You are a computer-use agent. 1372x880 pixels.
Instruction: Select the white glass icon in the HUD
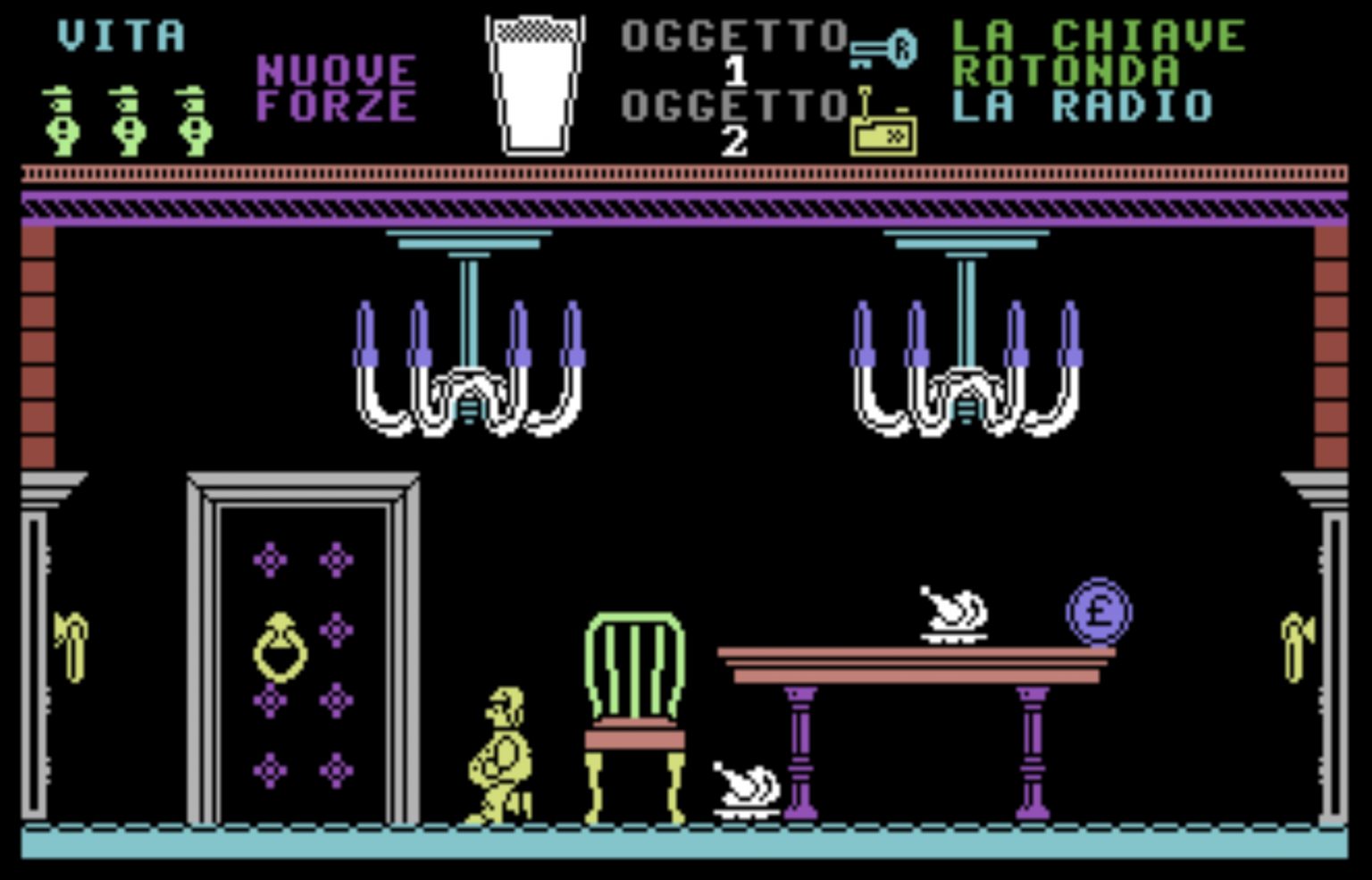532,80
